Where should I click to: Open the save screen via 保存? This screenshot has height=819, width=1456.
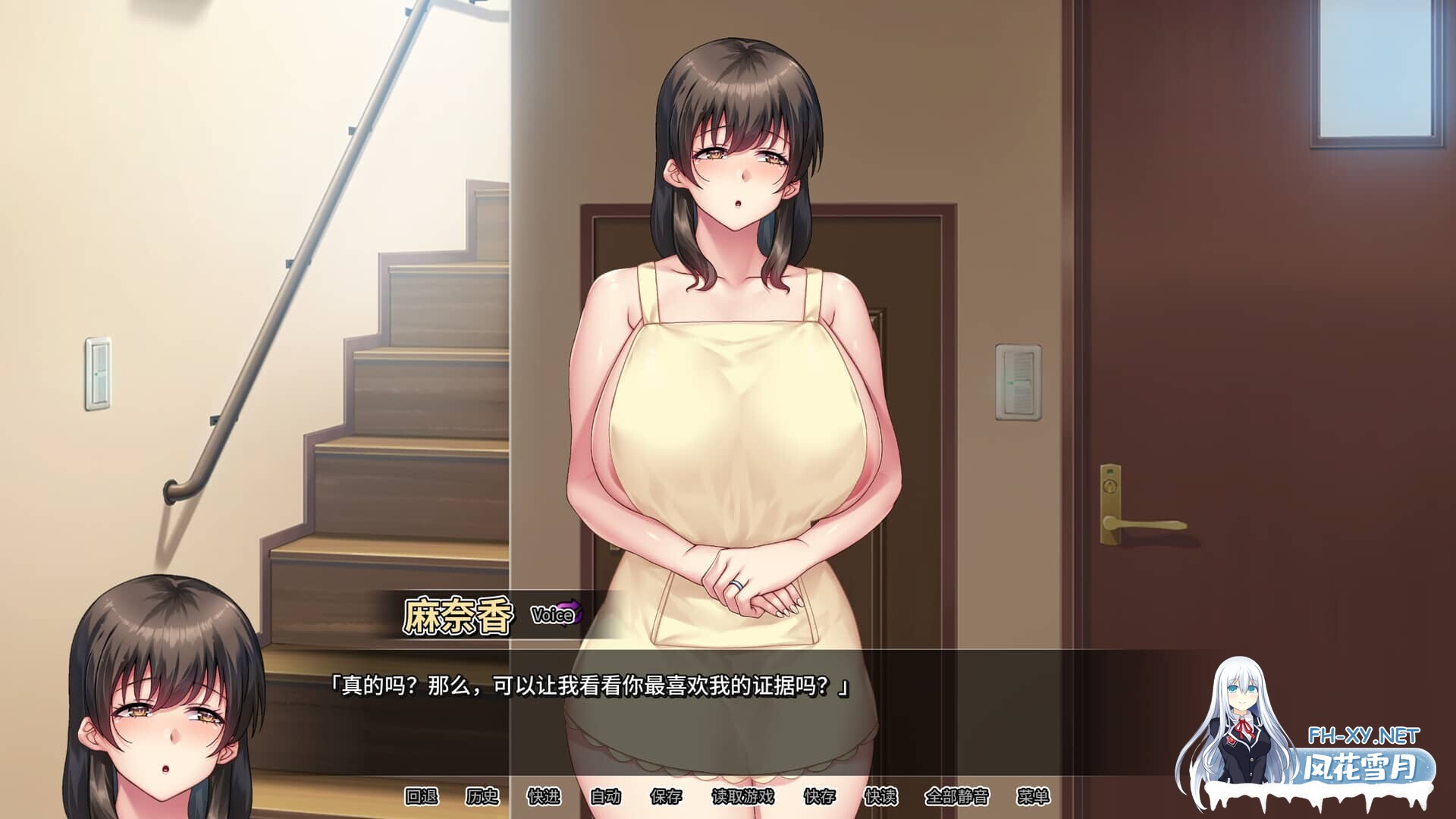[x=665, y=795]
